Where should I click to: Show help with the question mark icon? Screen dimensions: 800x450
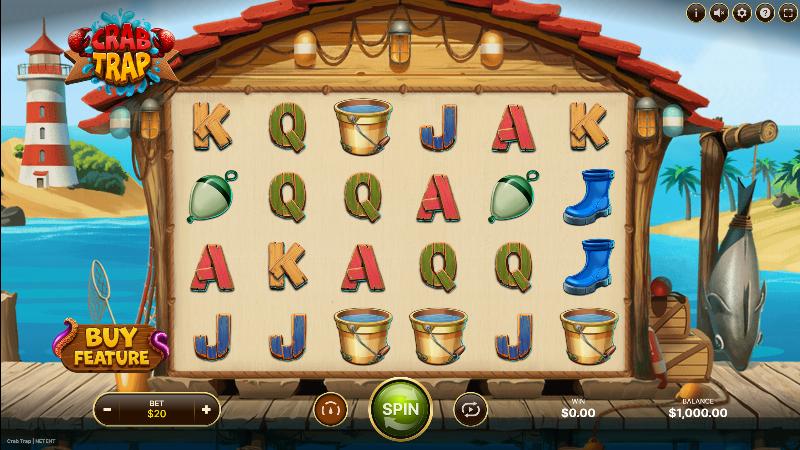point(764,13)
